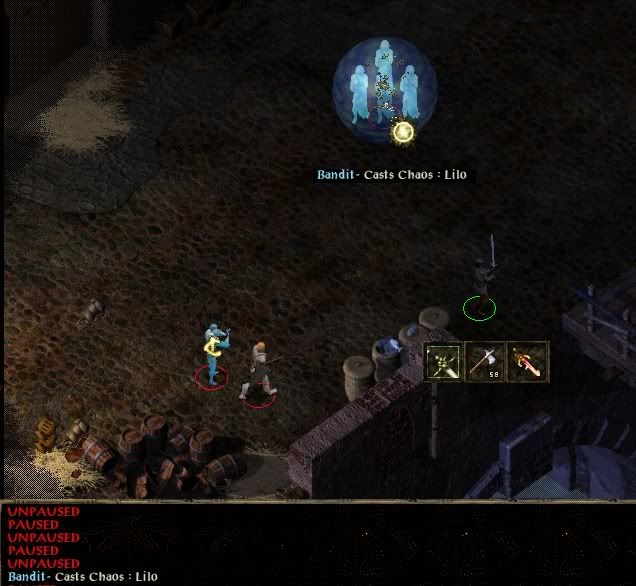
Task: Select the fist attack weapon slot
Action: click(444, 361)
